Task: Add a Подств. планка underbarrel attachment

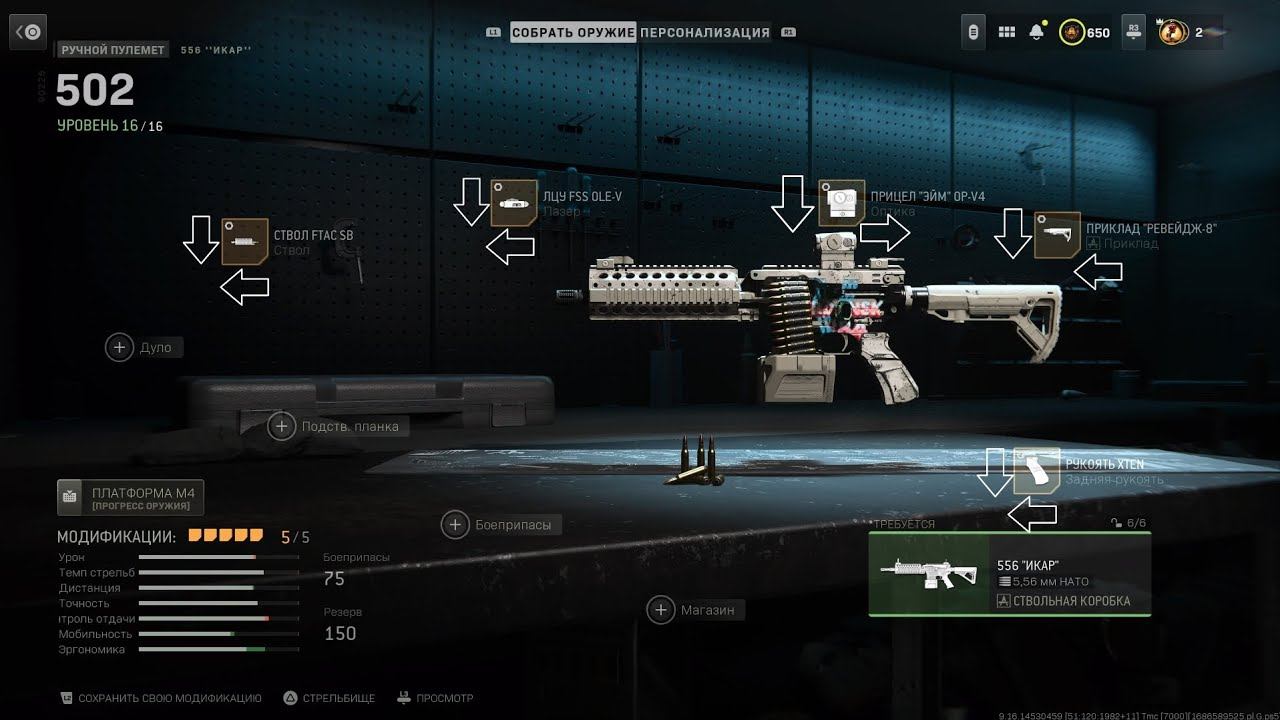Action: tap(282, 426)
